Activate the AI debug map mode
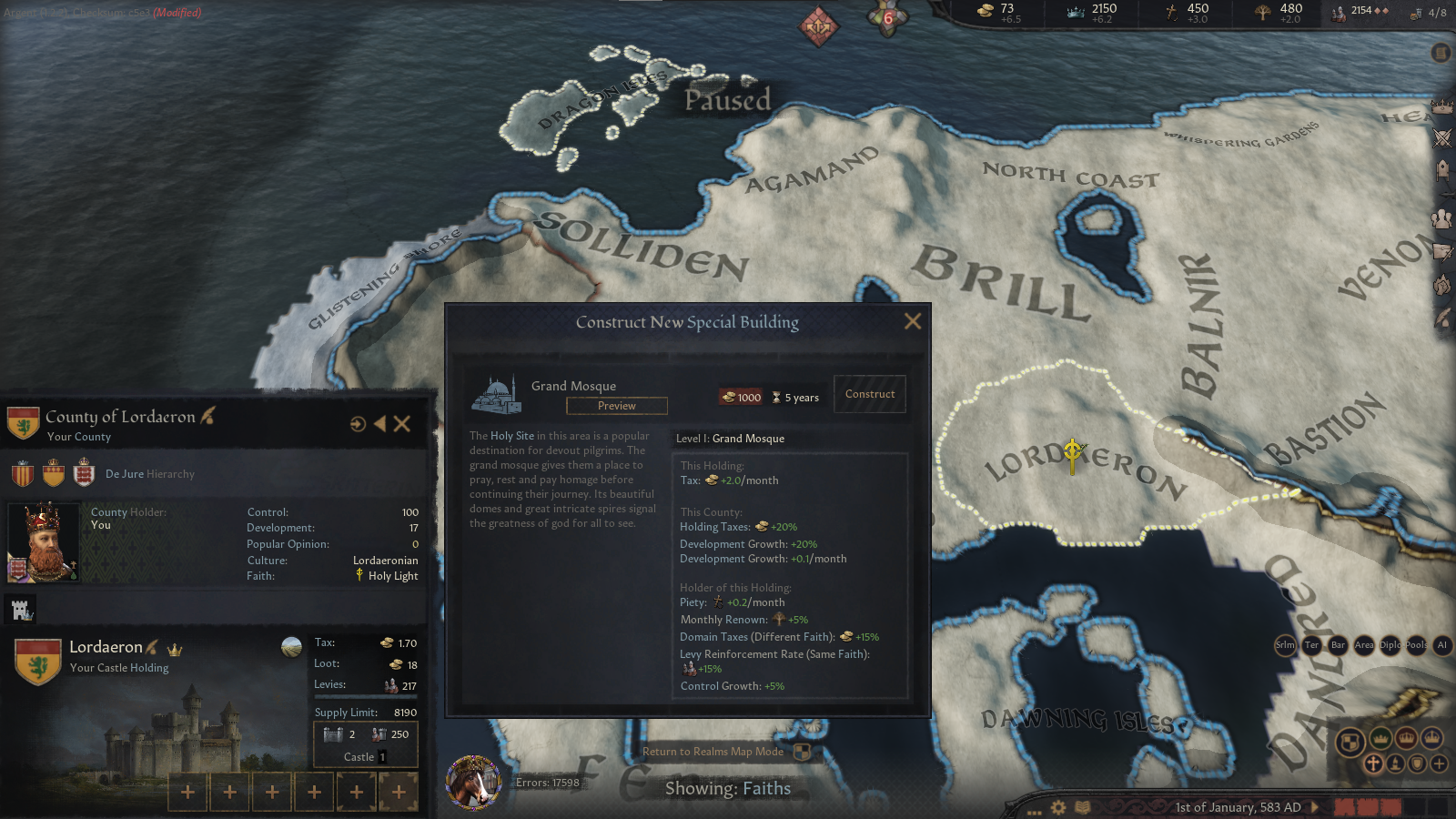1456x819 pixels. point(1441,645)
